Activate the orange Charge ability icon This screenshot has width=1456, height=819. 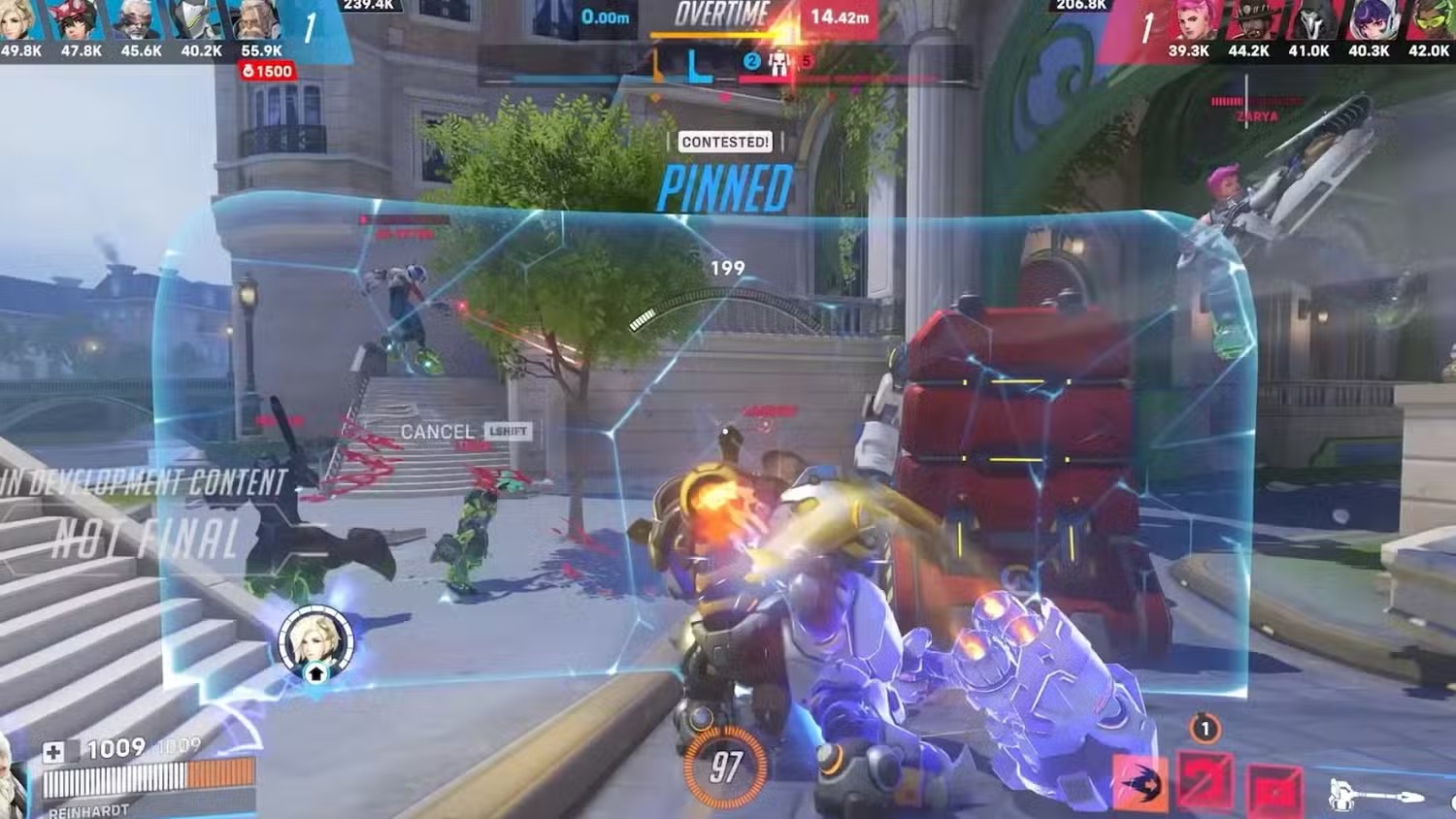(1141, 782)
